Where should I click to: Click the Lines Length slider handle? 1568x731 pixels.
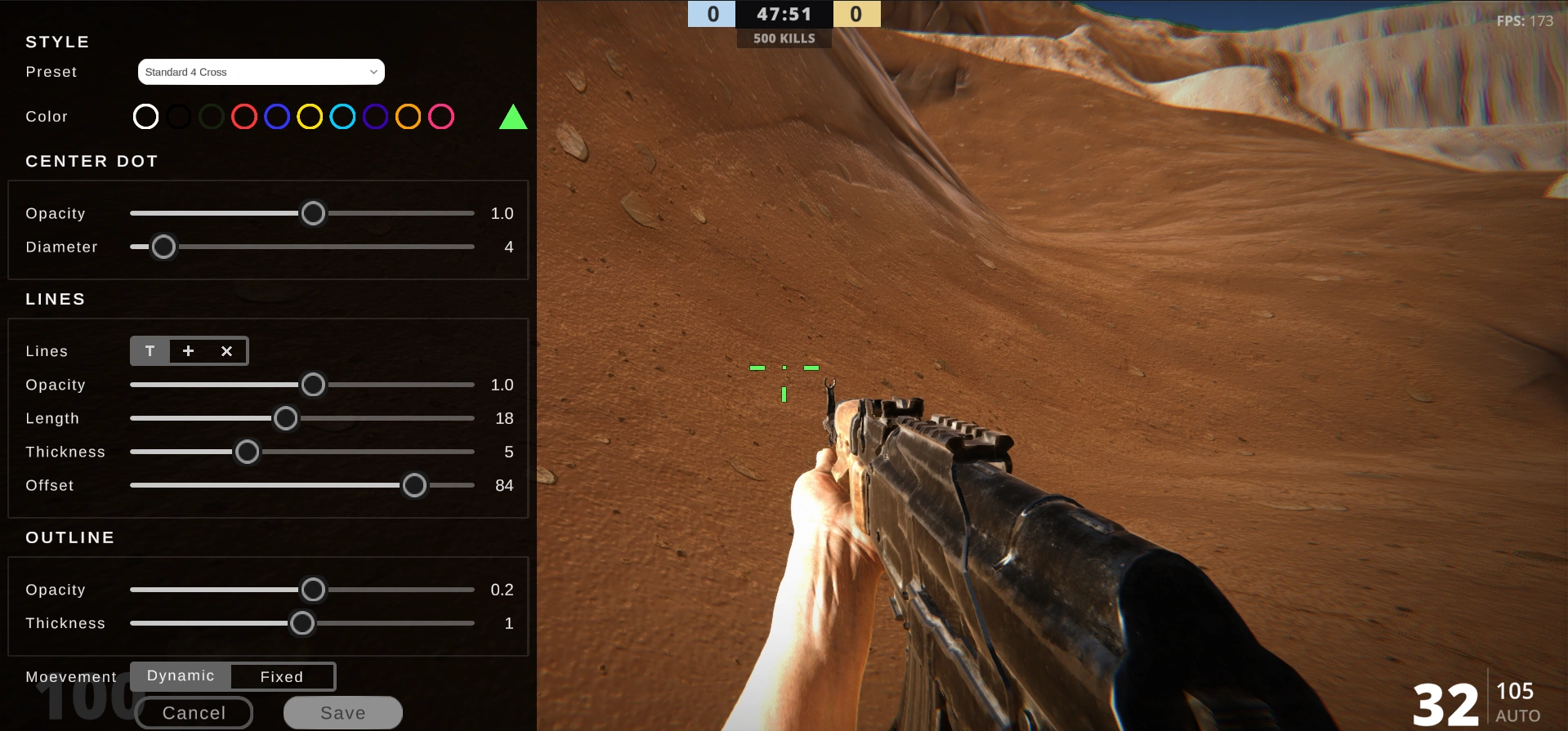coord(285,417)
